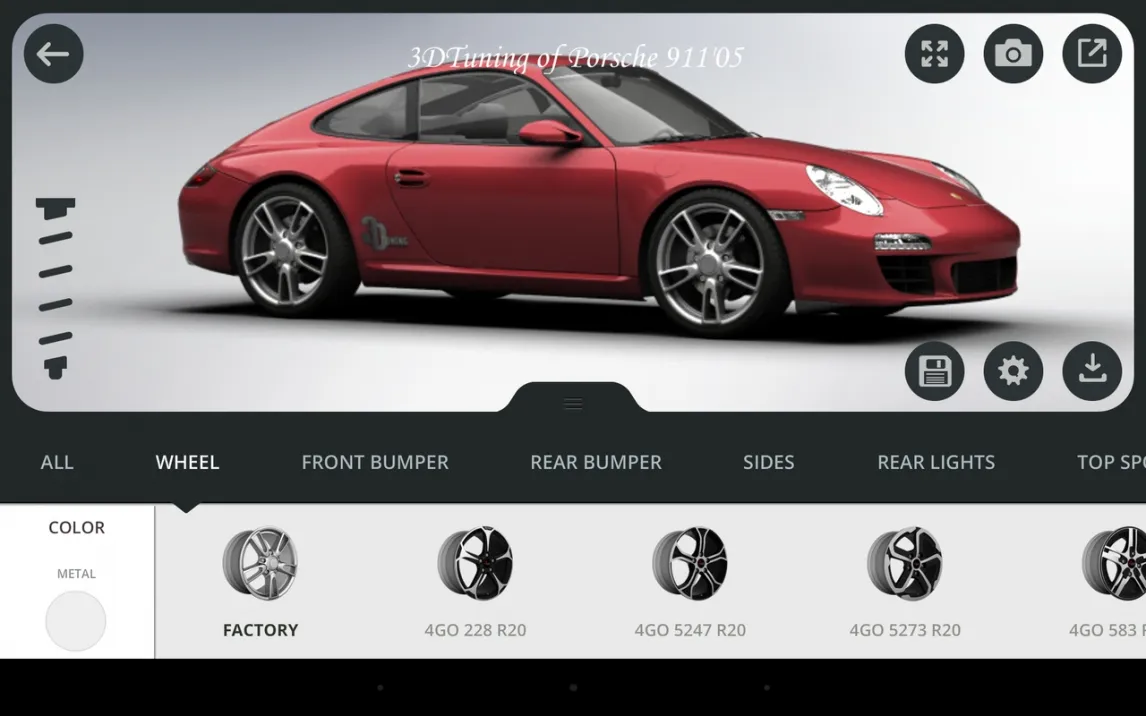Viewport: 1146px width, 716px height.
Task: Collapse the parts panel using the handle
Action: coord(573,403)
